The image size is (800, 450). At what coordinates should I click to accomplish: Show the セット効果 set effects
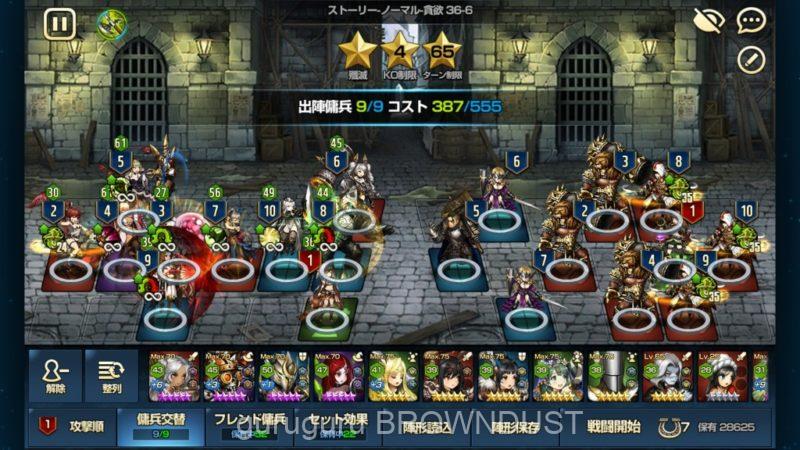340,427
